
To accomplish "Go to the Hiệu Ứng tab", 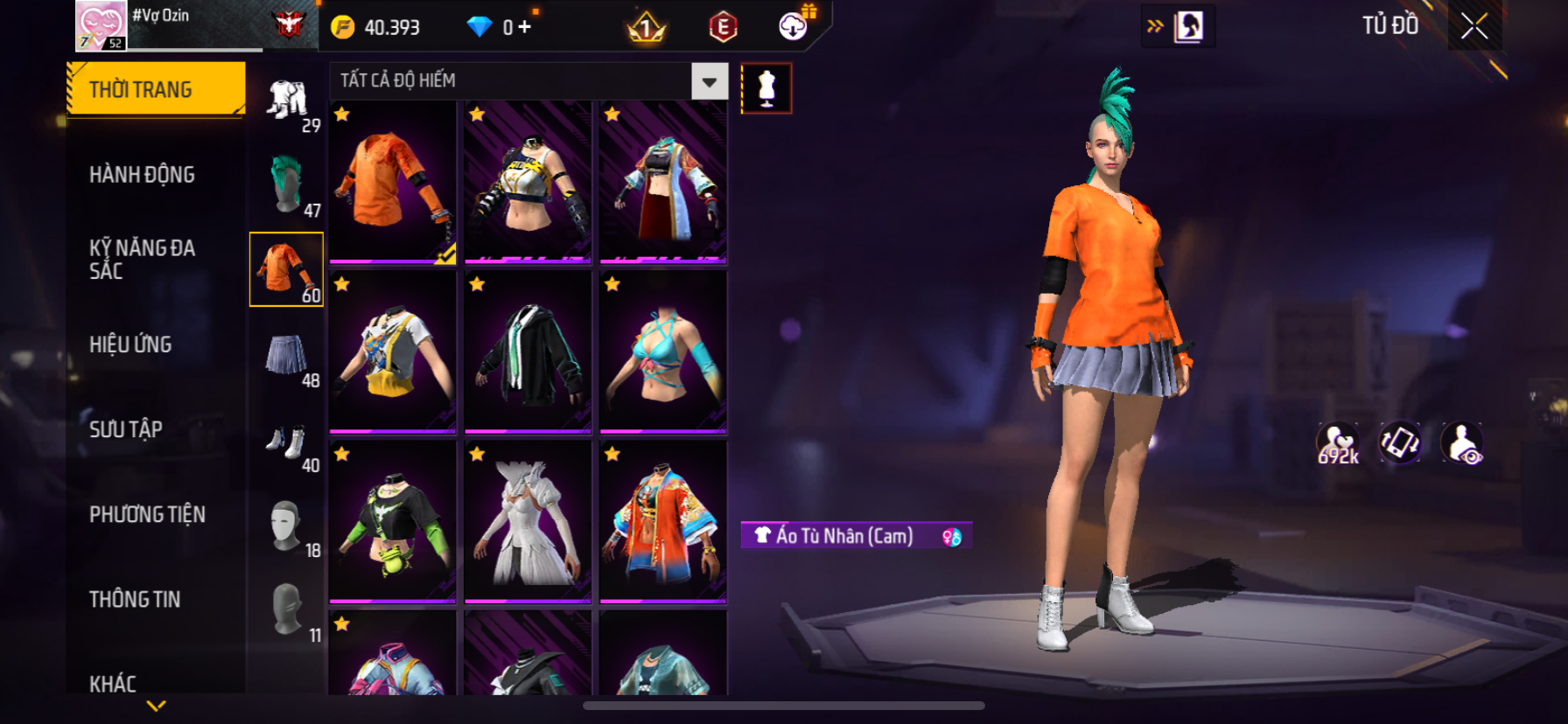I will pyautogui.click(x=131, y=345).
